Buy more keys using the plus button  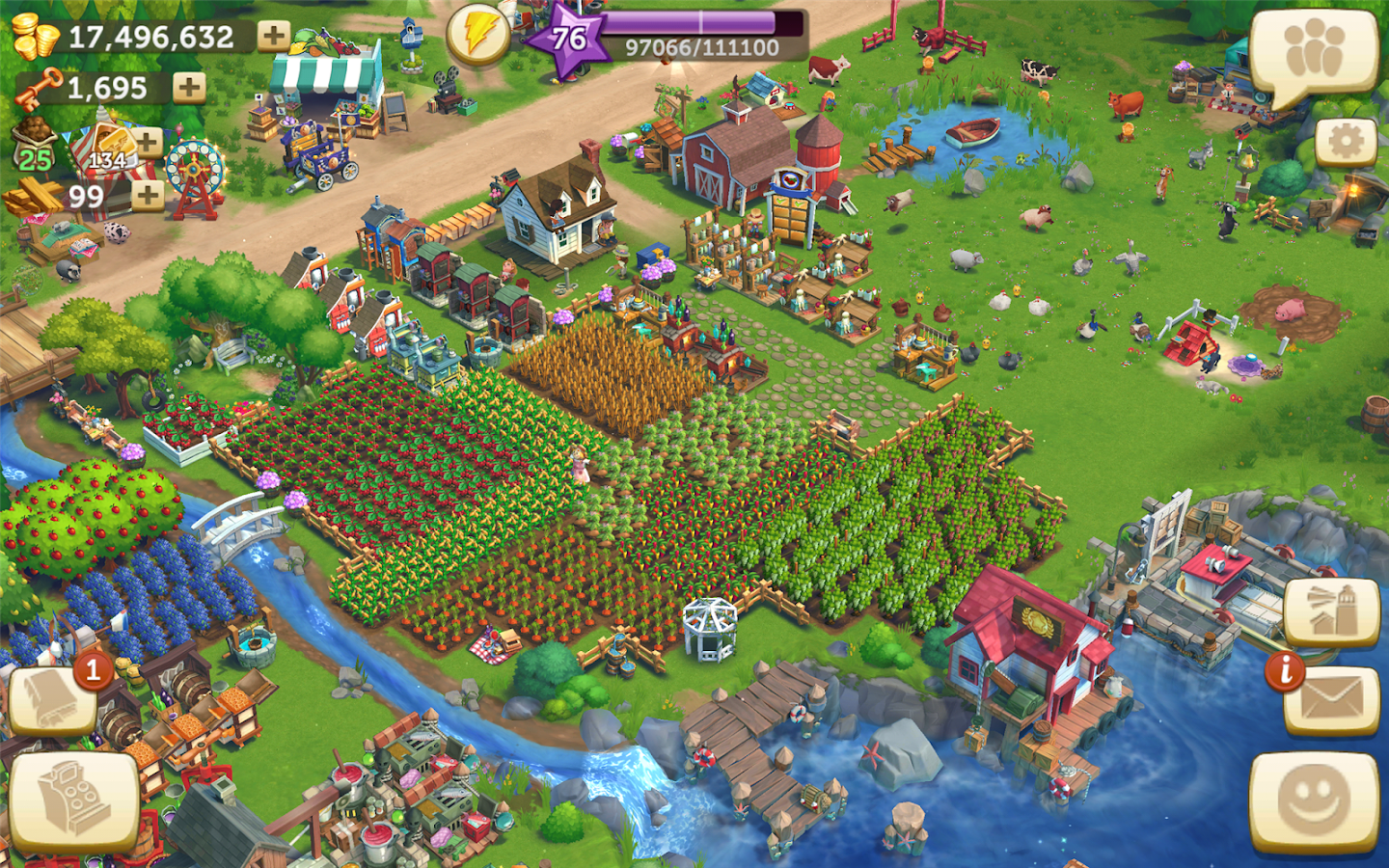[189, 88]
